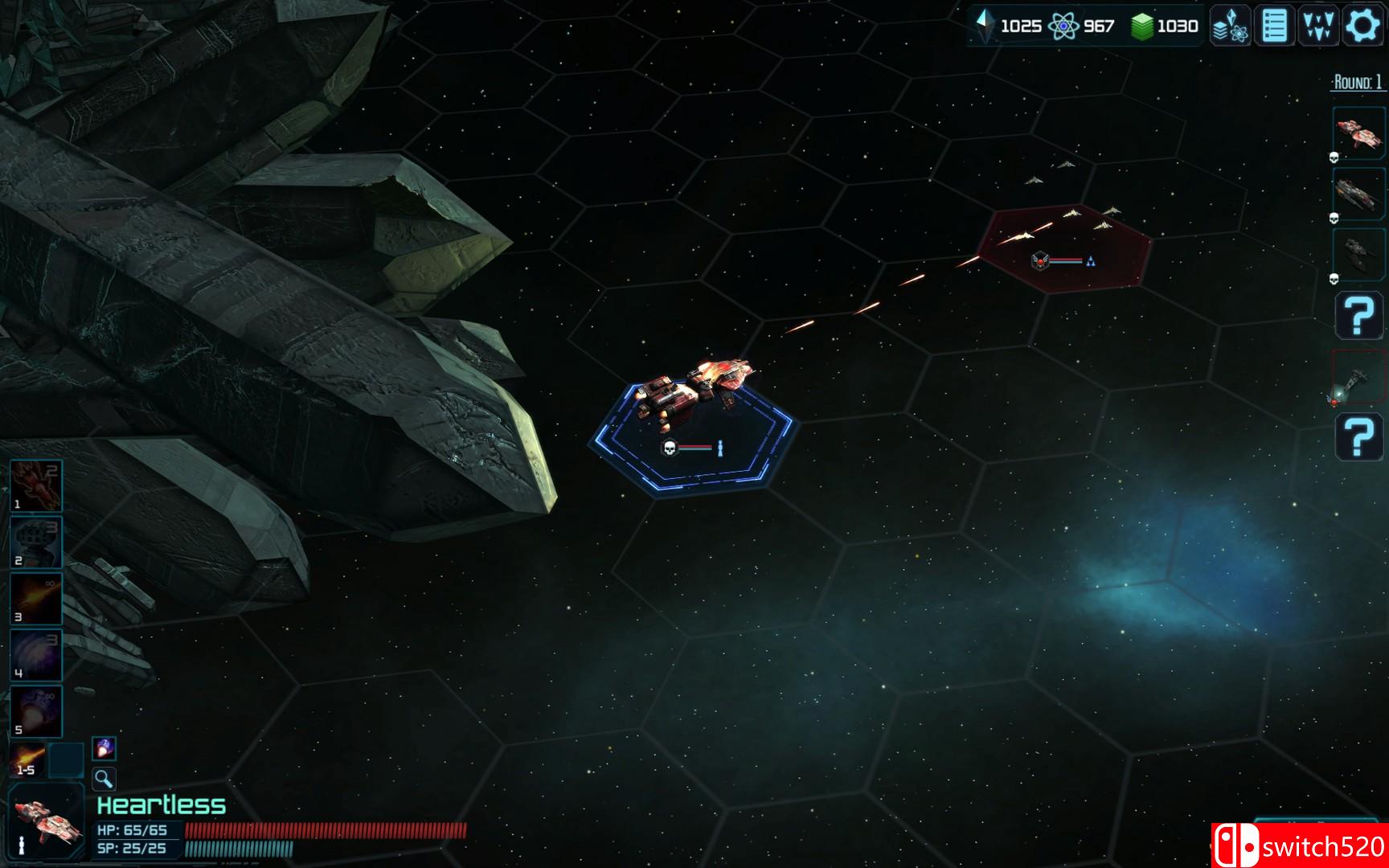Open the mission log list icon
The image size is (1389, 868).
1272,25
